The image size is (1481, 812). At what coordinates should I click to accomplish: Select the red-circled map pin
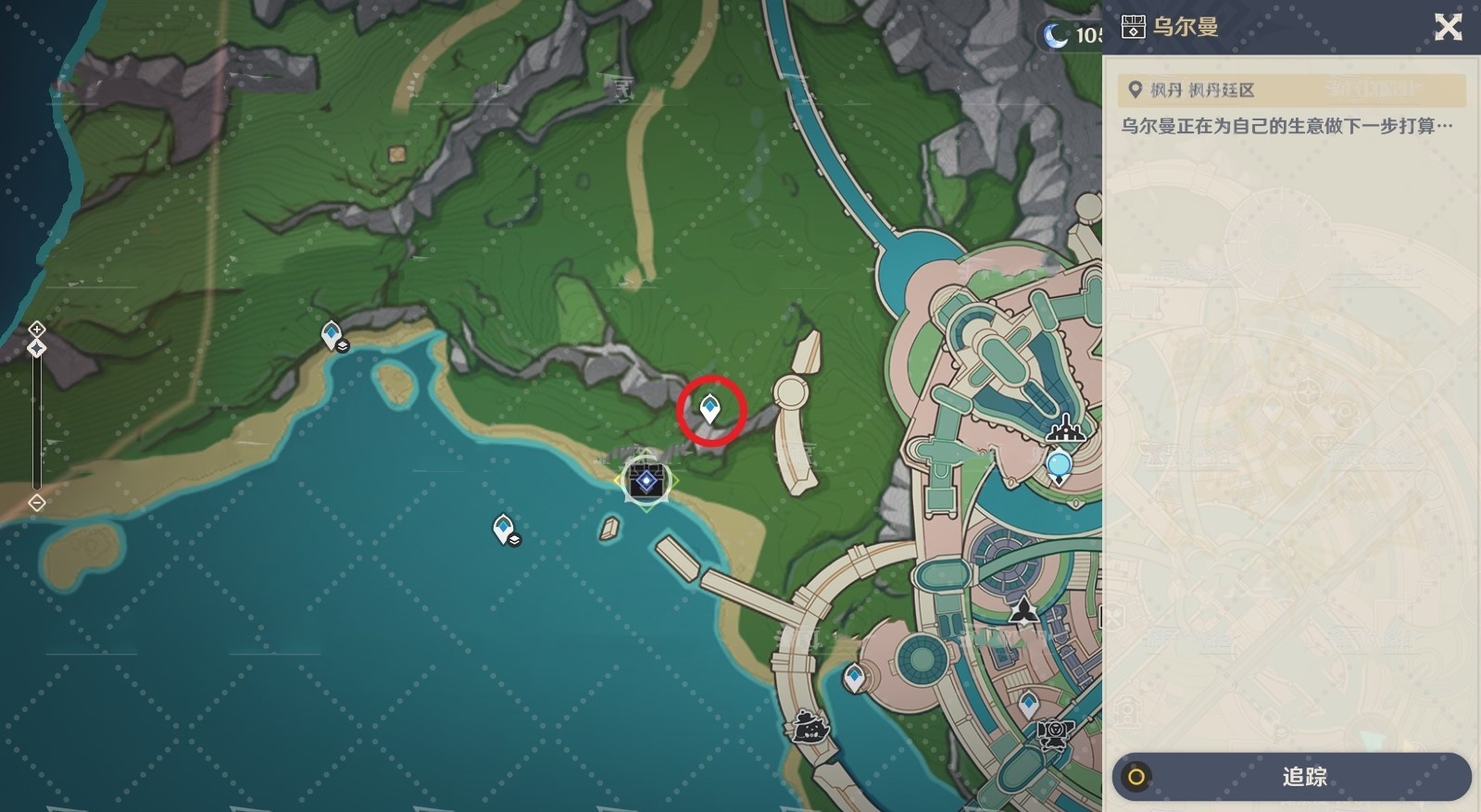[710, 408]
